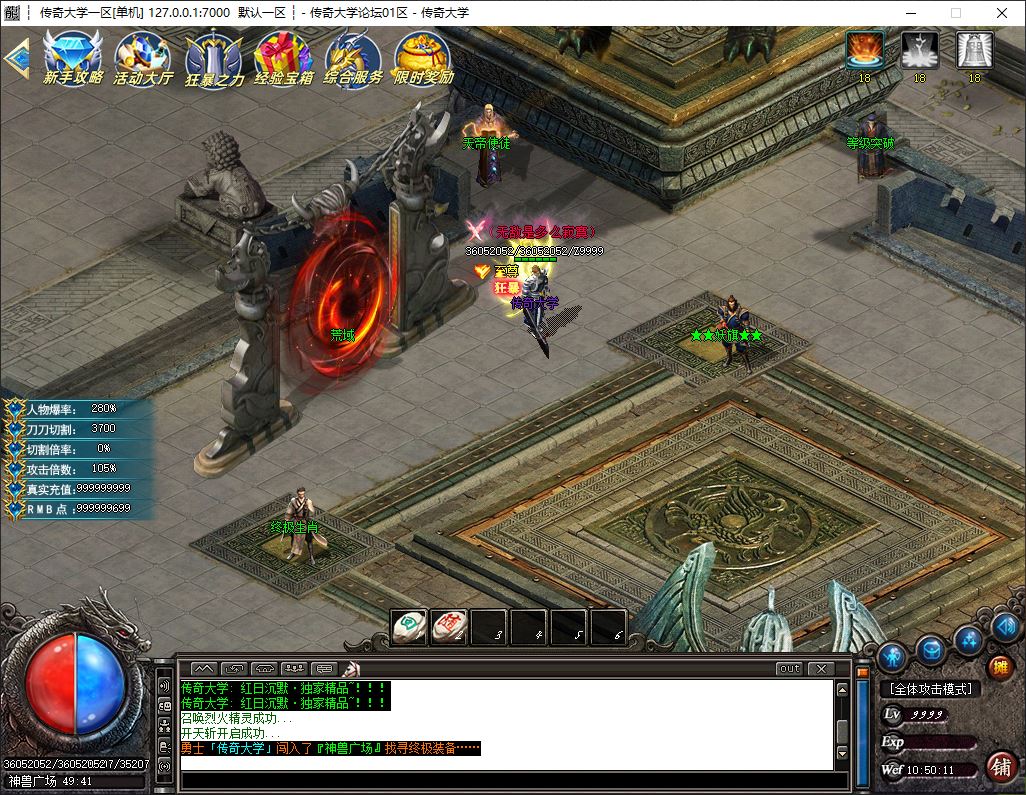Close the chat window with X
This screenshot has height=795, width=1026.
tap(820, 668)
